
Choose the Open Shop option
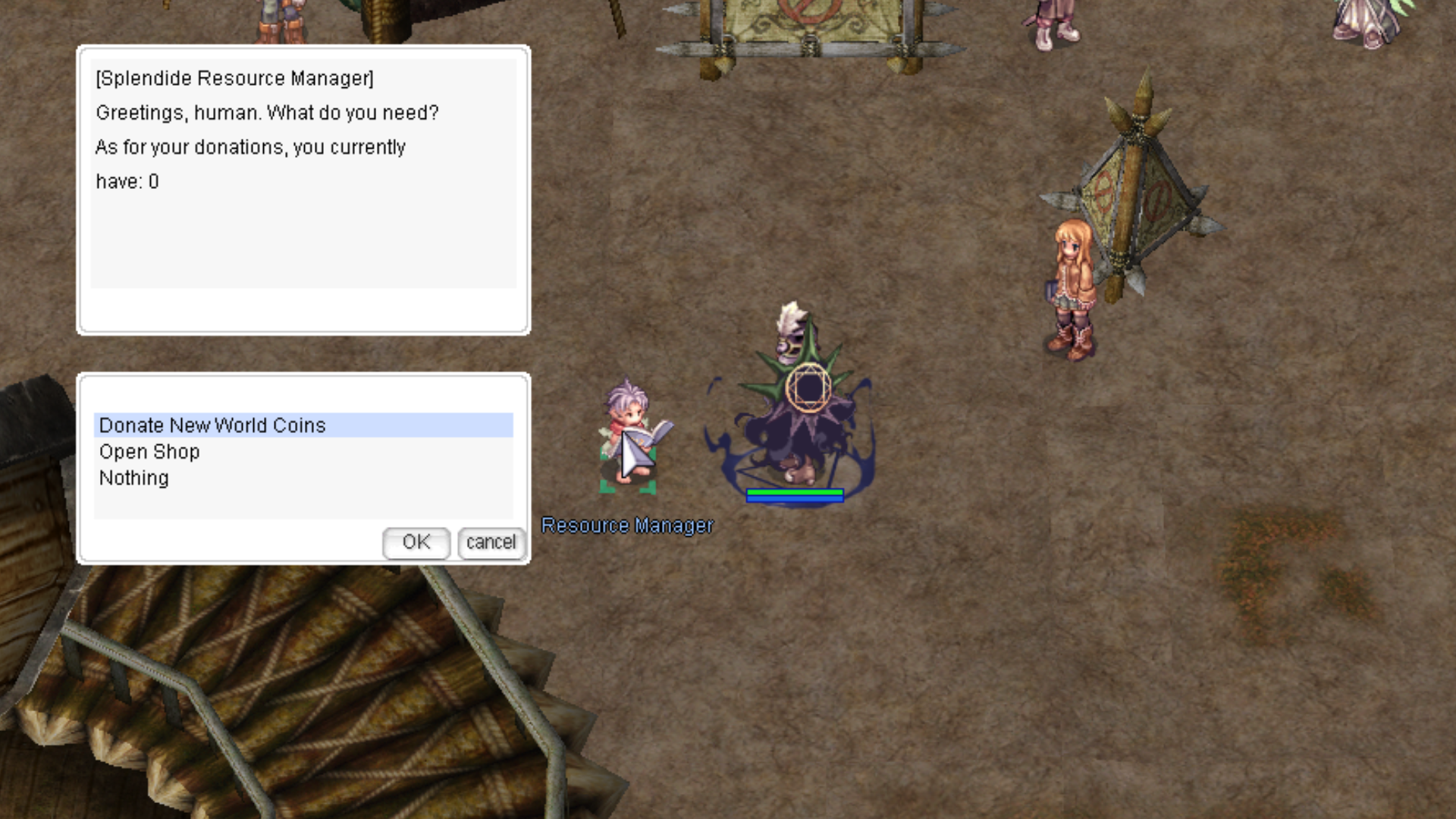click(x=149, y=452)
